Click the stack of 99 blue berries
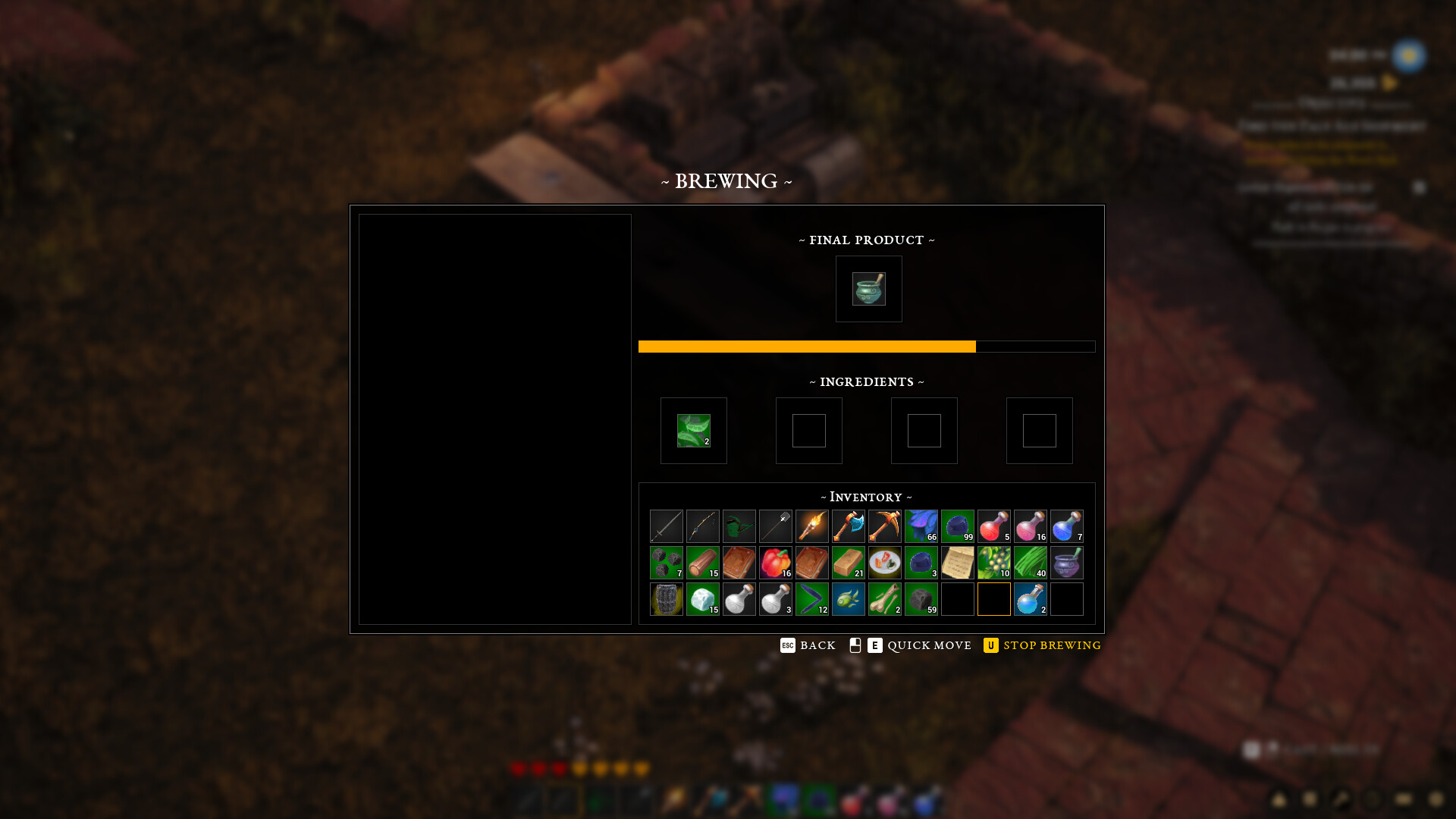Image resolution: width=1456 pixels, height=819 pixels. 958,526
